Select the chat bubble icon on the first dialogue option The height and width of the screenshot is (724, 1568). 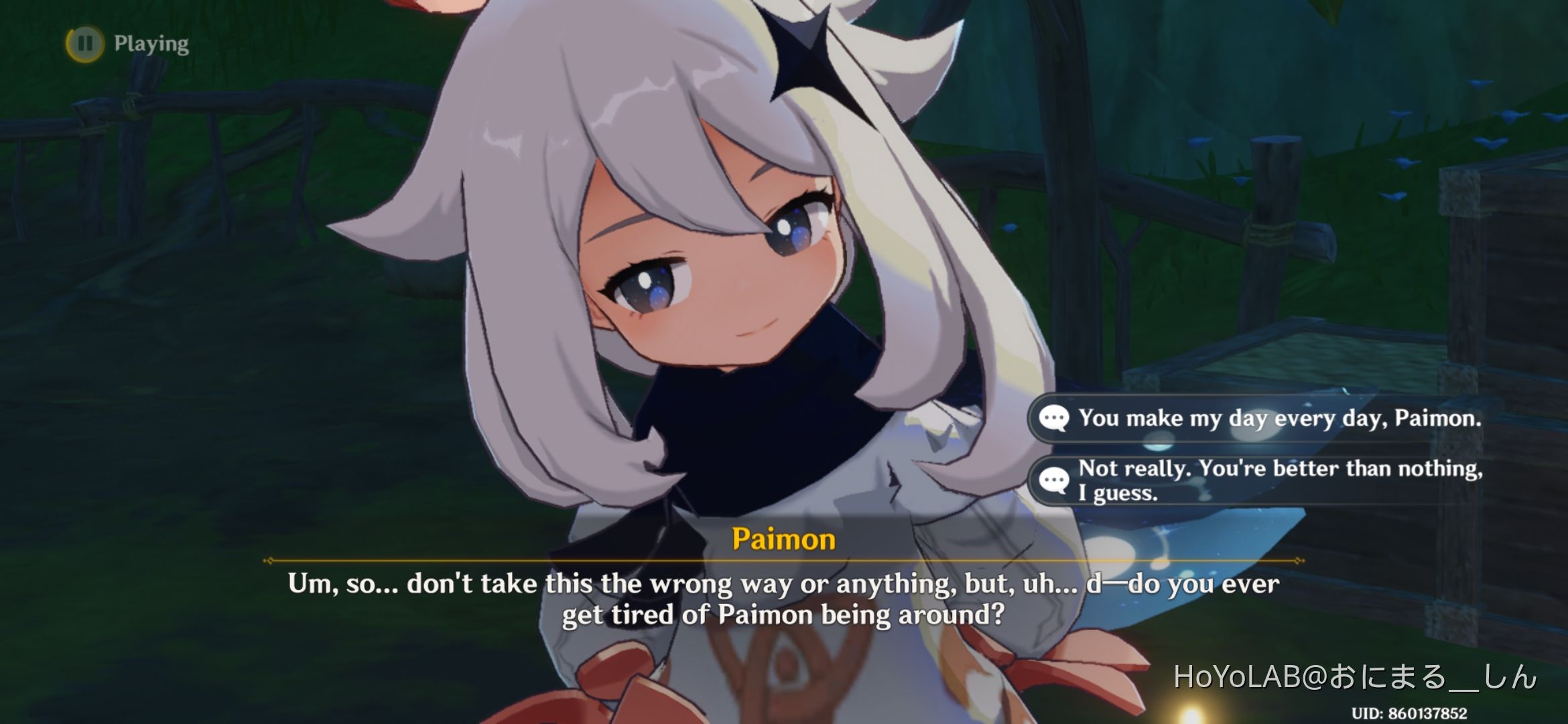click(x=1056, y=418)
